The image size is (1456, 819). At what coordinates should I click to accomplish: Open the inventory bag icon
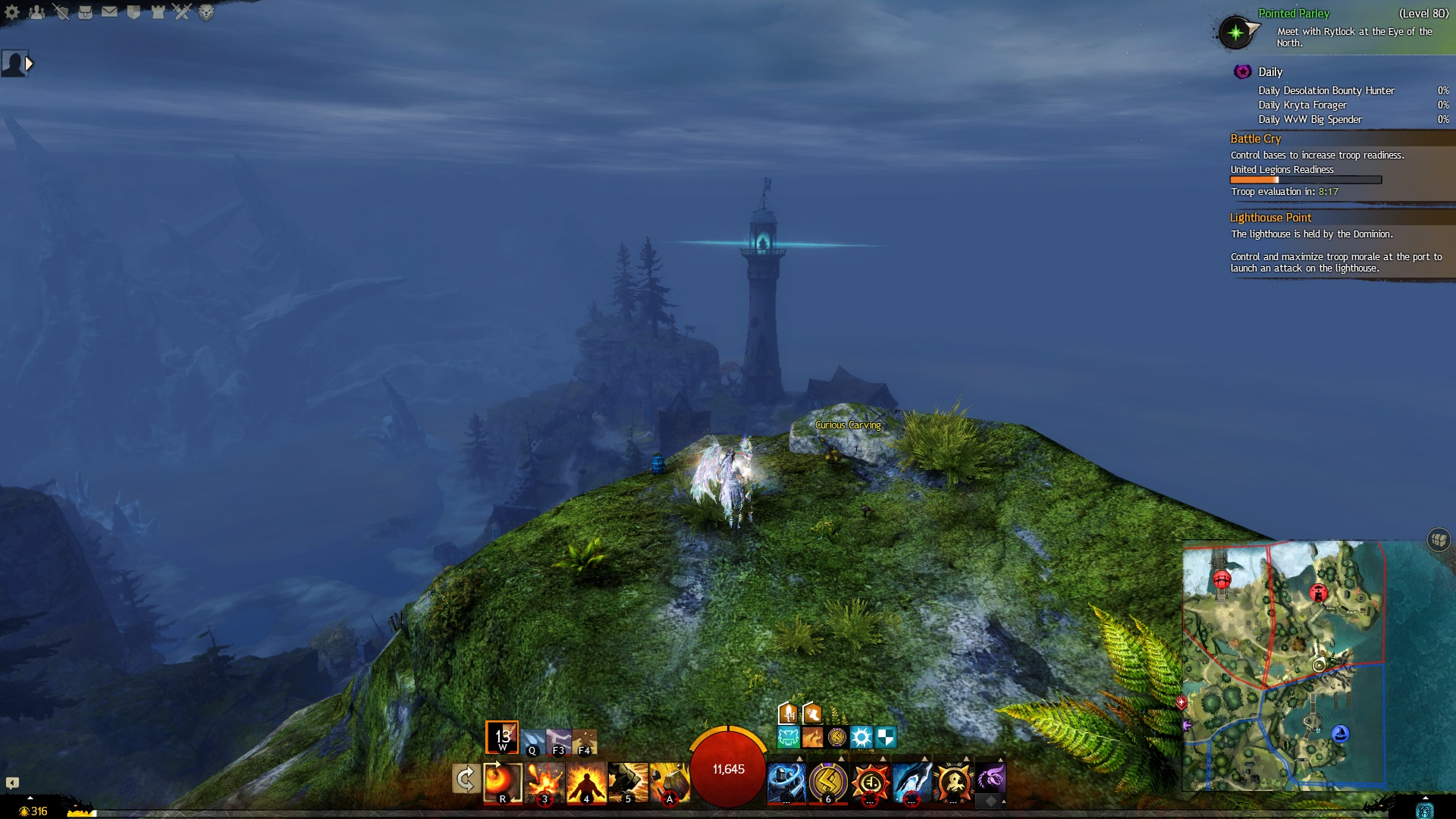86,12
